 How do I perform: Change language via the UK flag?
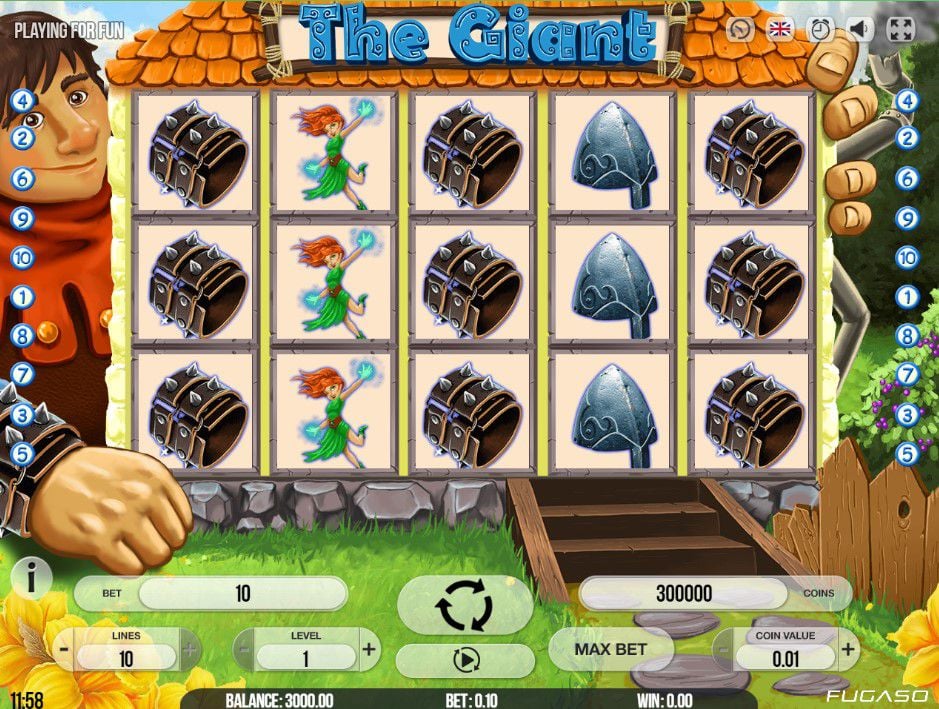[x=780, y=29]
